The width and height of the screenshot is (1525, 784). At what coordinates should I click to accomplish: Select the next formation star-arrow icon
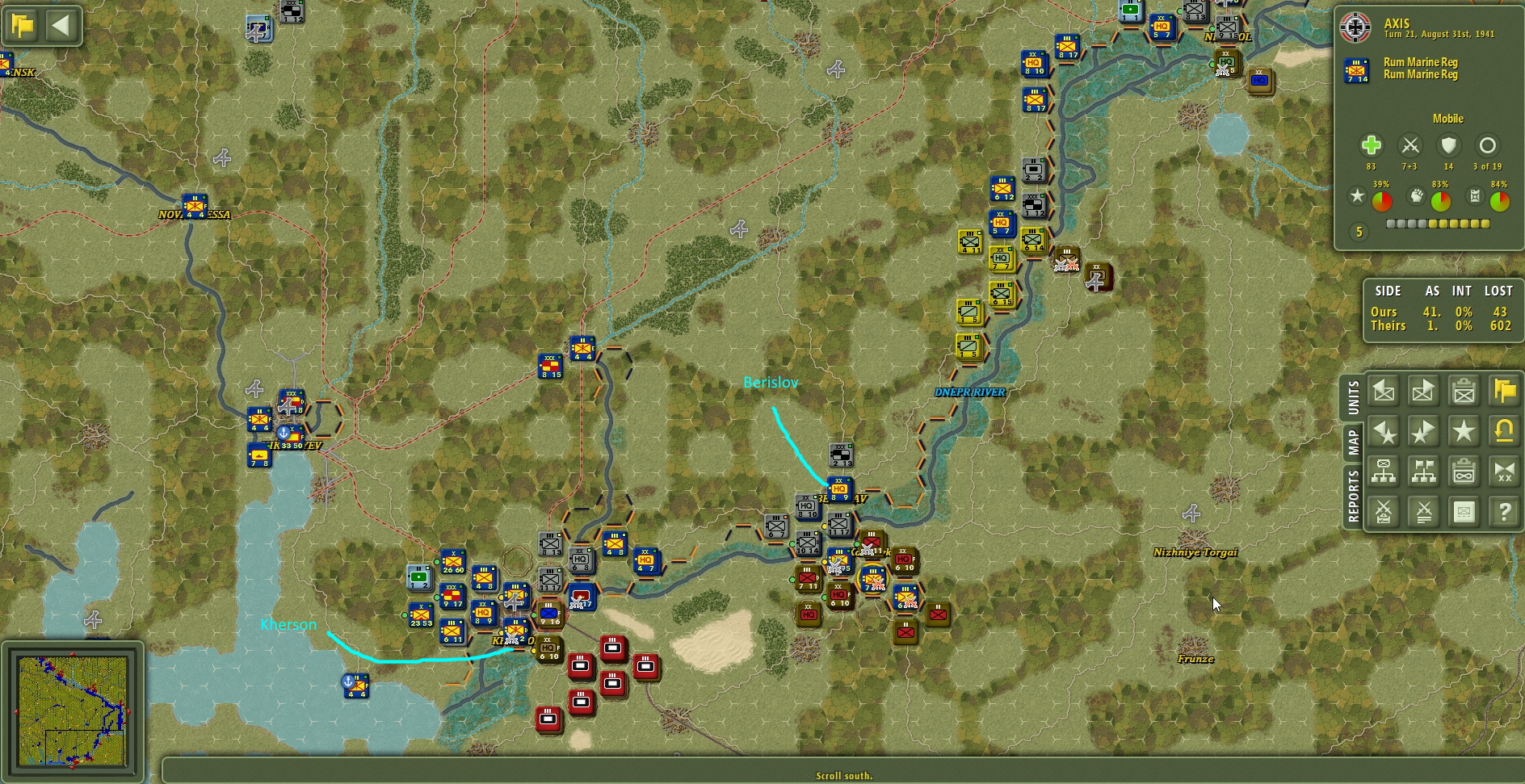1424,432
